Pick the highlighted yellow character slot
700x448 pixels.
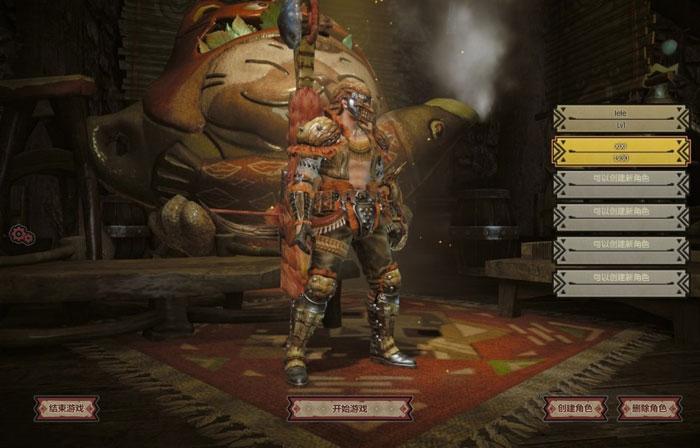[x=621, y=151]
